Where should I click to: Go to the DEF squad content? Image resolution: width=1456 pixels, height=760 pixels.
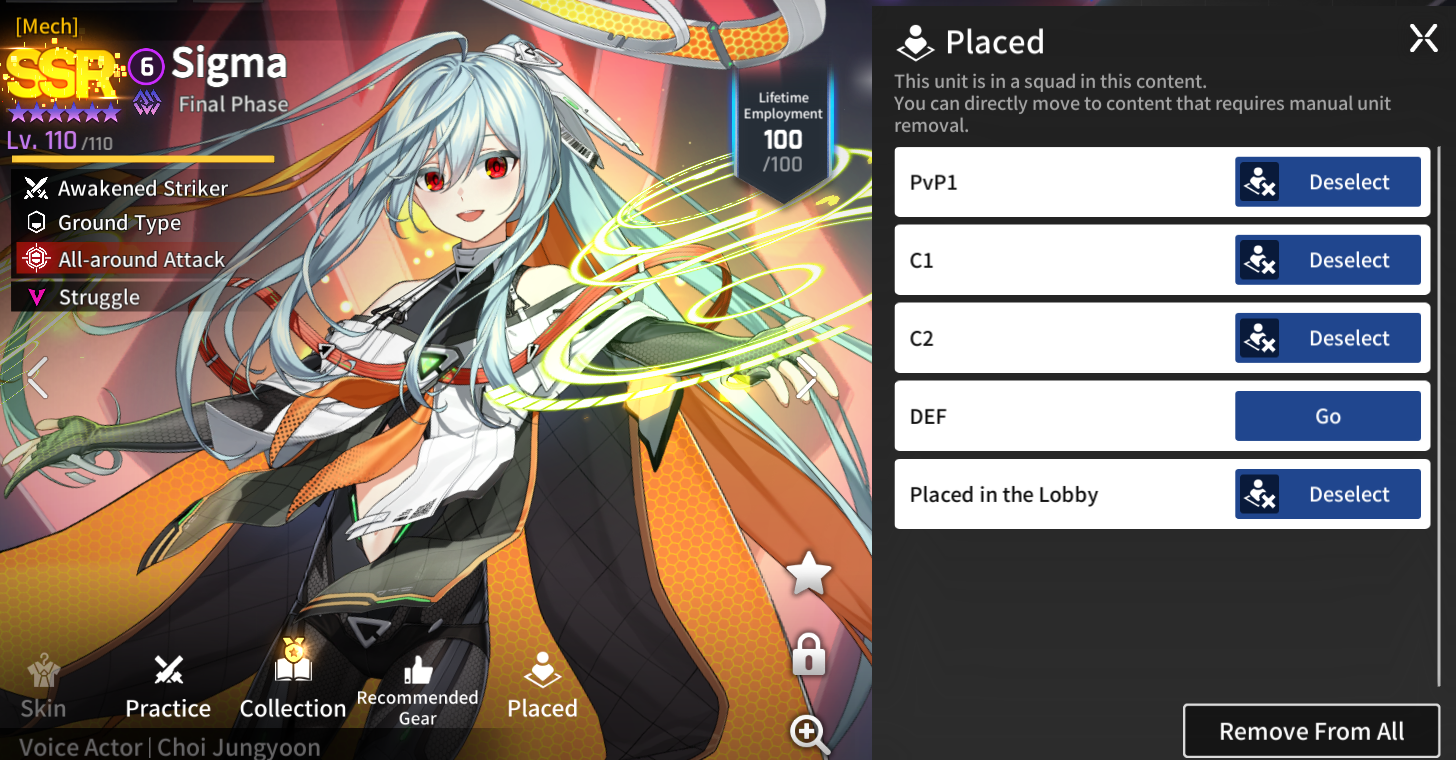(1327, 416)
